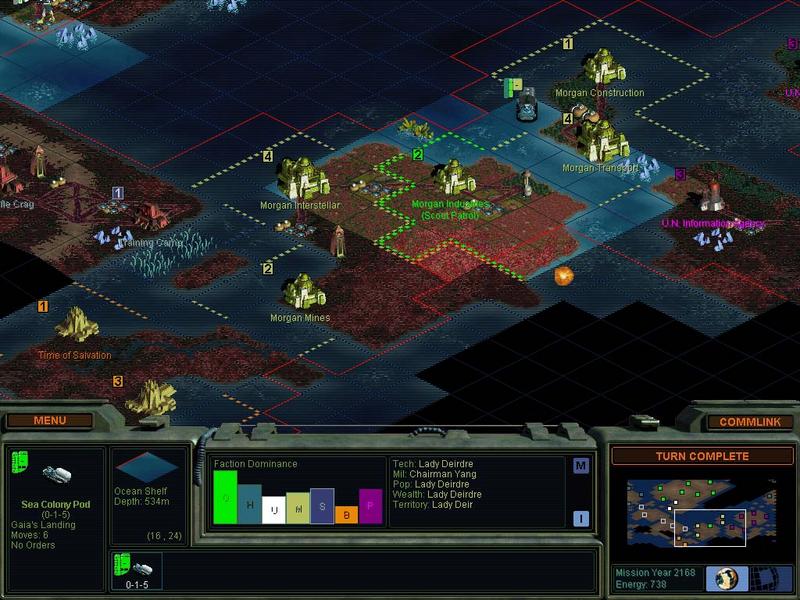This screenshot has height=600, width=800.
Task: Select the orange B faction bar
Action: pyautogui.click(x=346, y=514)
